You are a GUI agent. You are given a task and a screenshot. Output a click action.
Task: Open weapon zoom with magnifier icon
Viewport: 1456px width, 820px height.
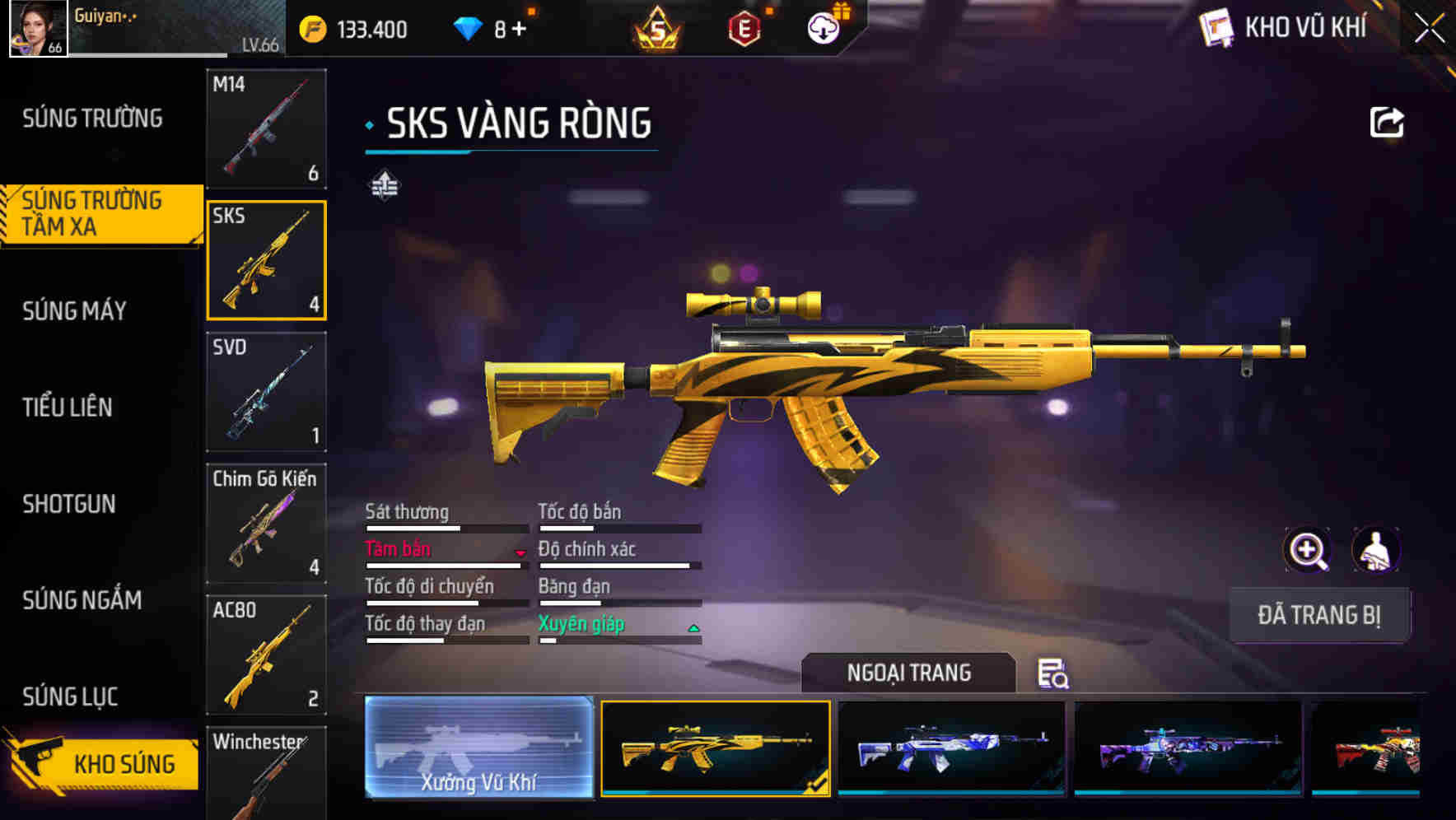coord(1308,550)
